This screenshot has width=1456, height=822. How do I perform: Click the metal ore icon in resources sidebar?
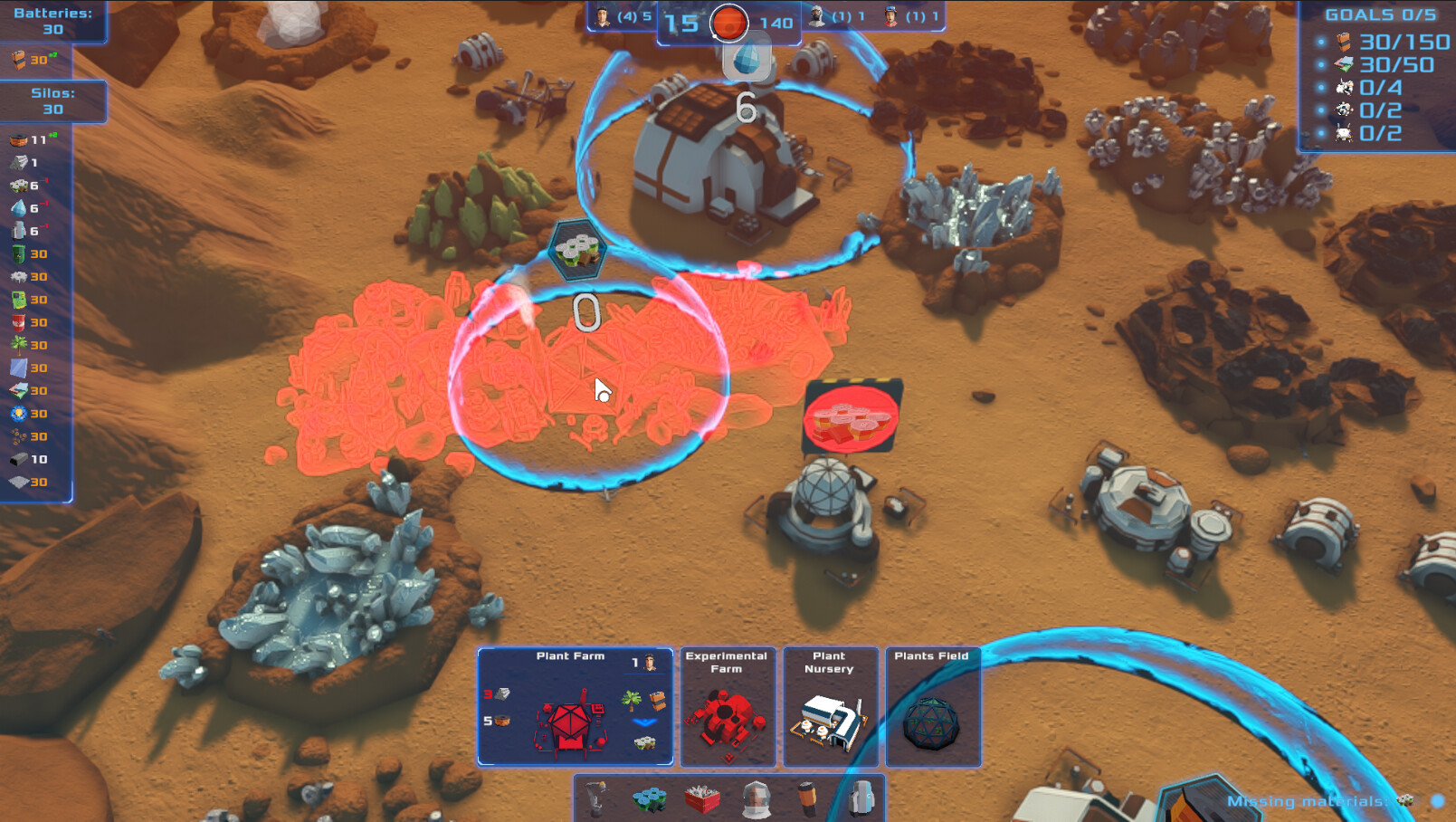[x=16, y=162]
